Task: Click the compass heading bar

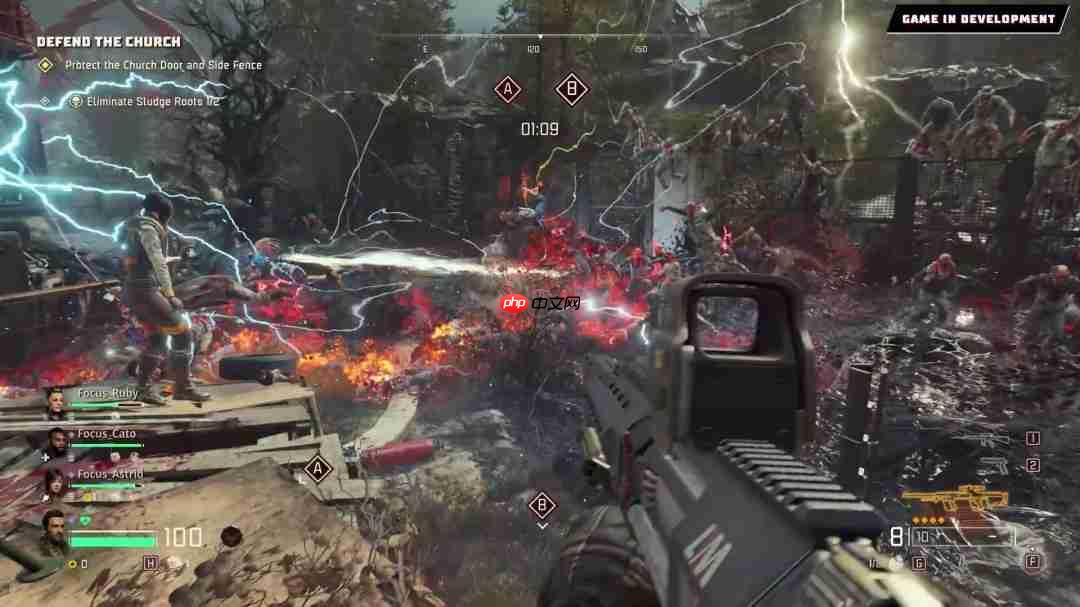Action: pyautogui.click(x=540, y=38)
